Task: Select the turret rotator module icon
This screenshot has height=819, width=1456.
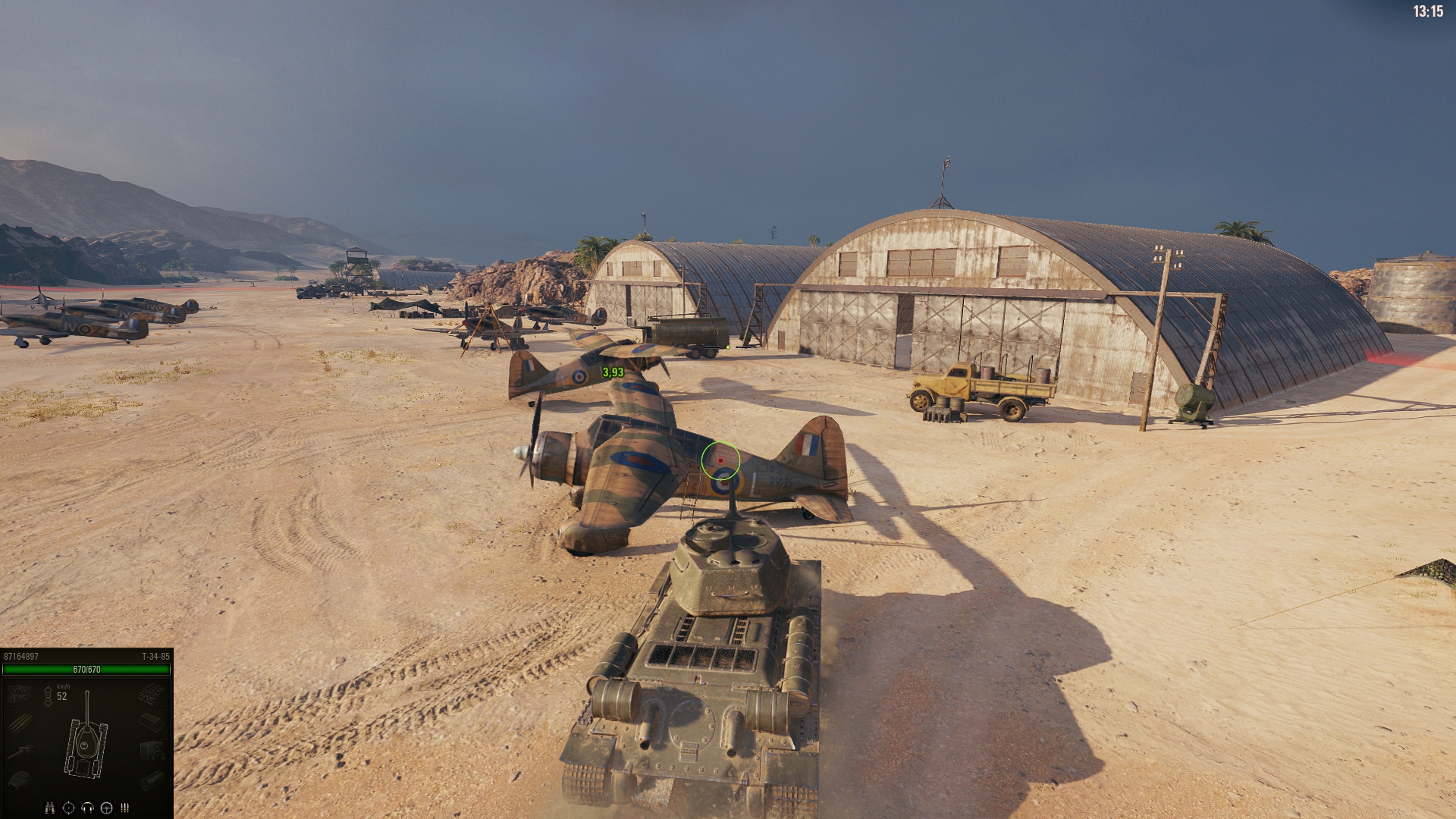Action: (x=19, y=780)
